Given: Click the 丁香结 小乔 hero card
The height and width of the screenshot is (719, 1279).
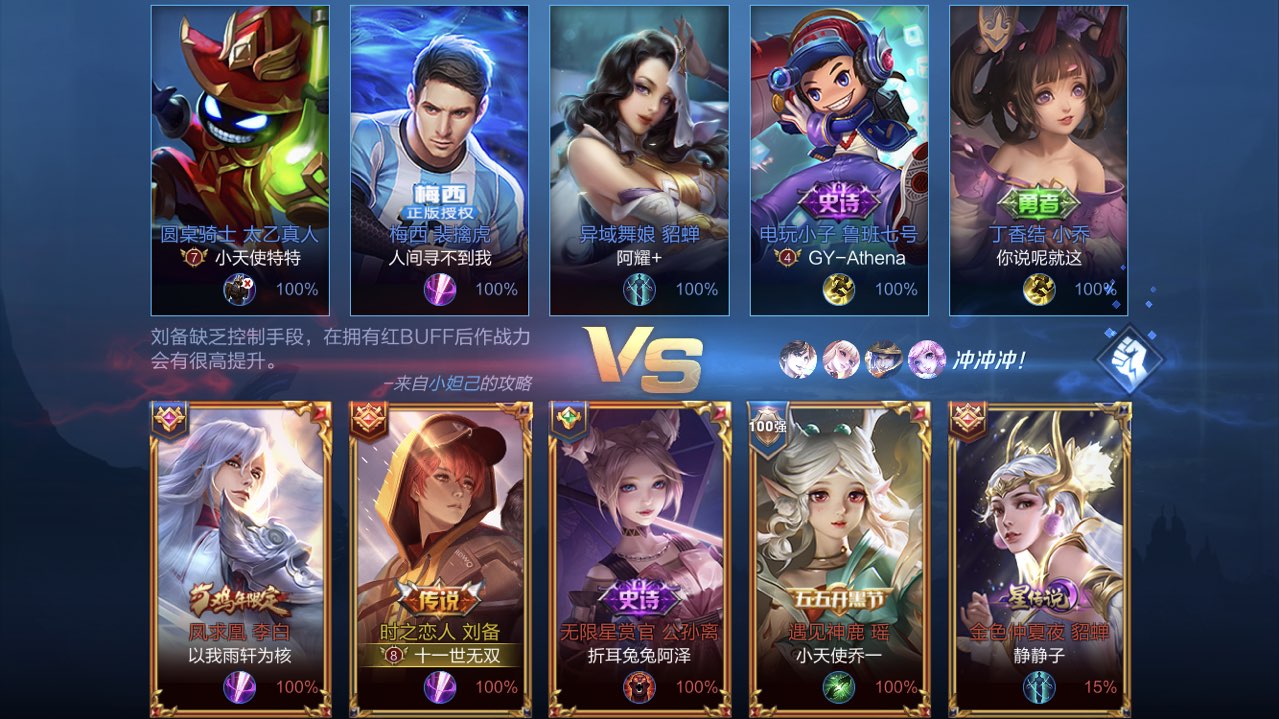Looking at the screenshot, I should tap(1039, 160).
